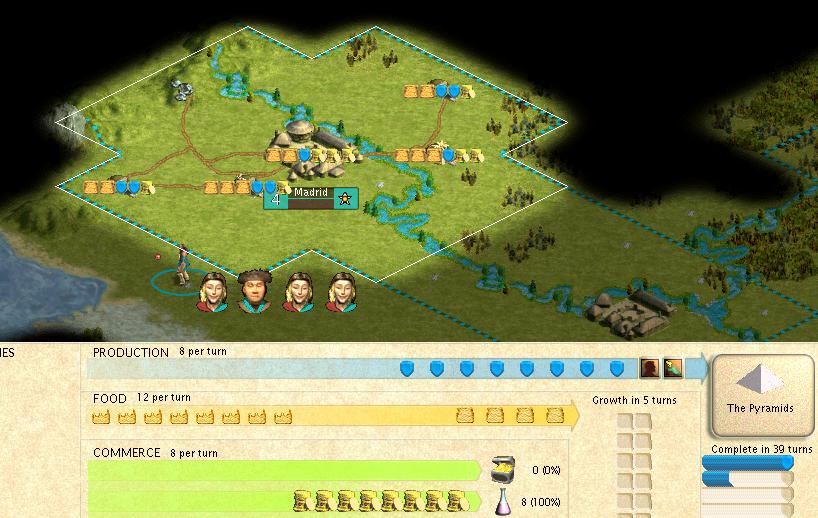Select the content citizen with the dark hat
The width and height of the screenshot is (818, 518).
[256, 290]
